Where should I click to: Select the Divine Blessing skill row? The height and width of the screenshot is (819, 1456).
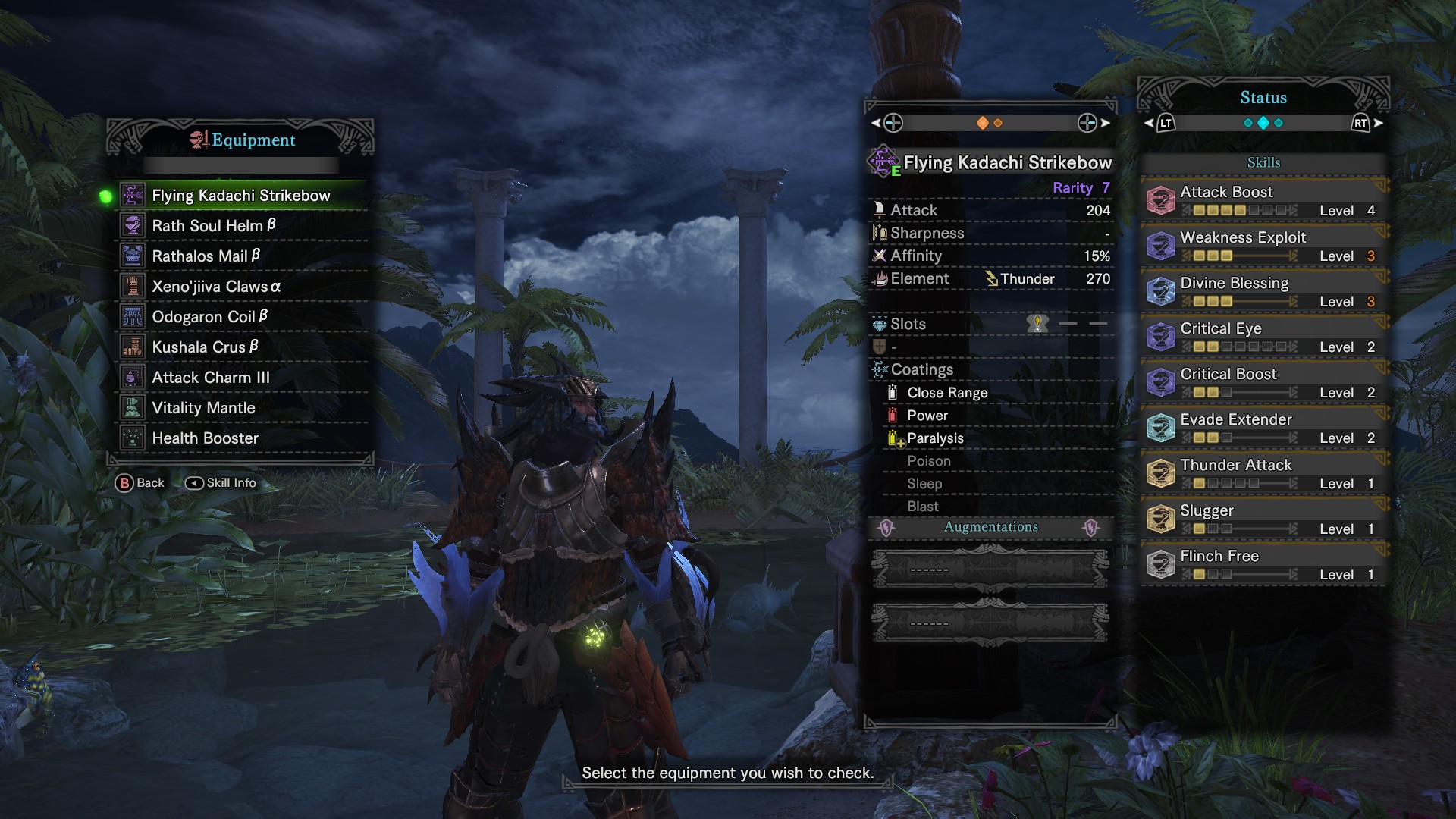[x=1263, y=291]
